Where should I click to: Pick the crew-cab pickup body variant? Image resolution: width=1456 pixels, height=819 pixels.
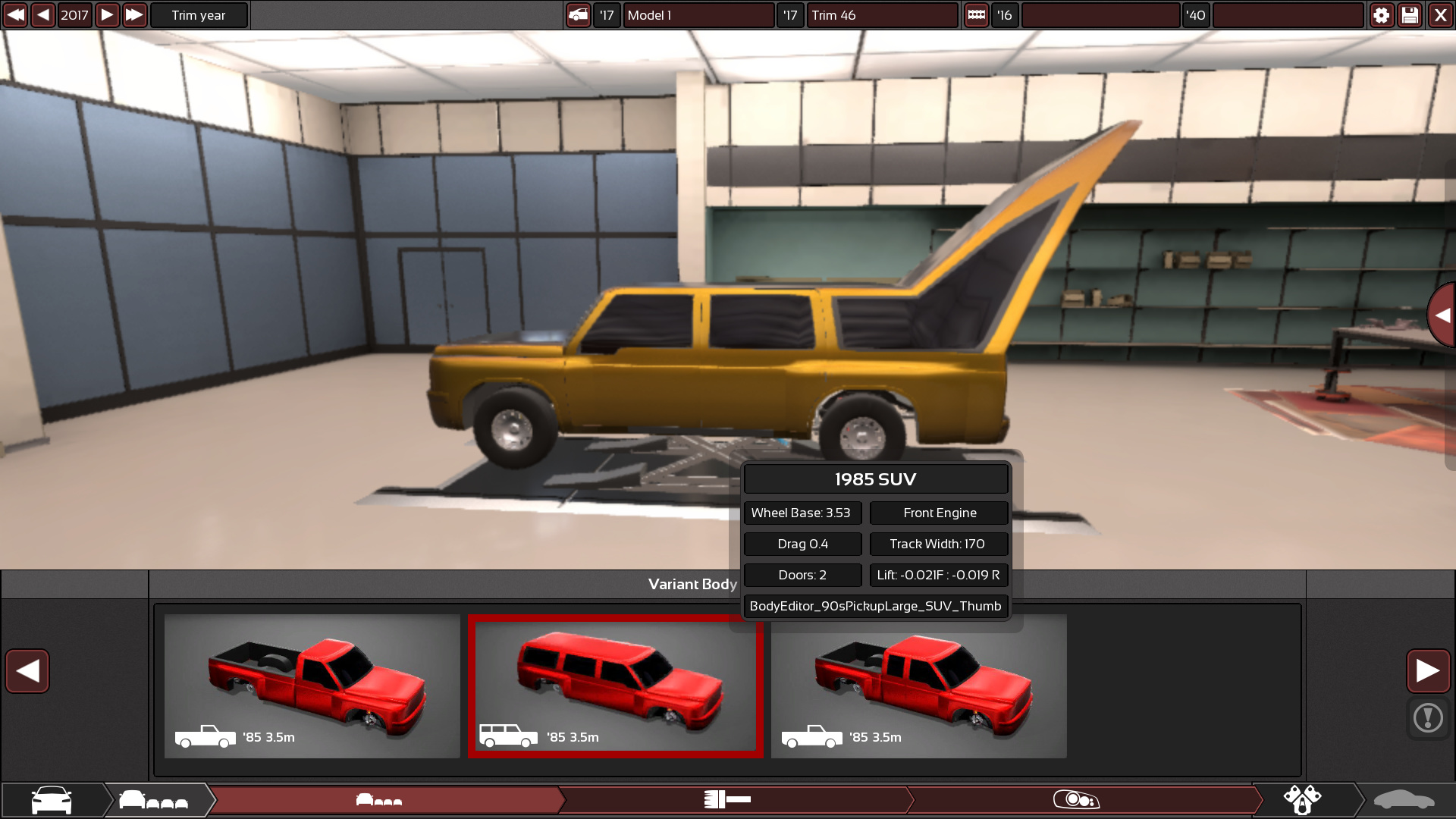pos(918,686)
